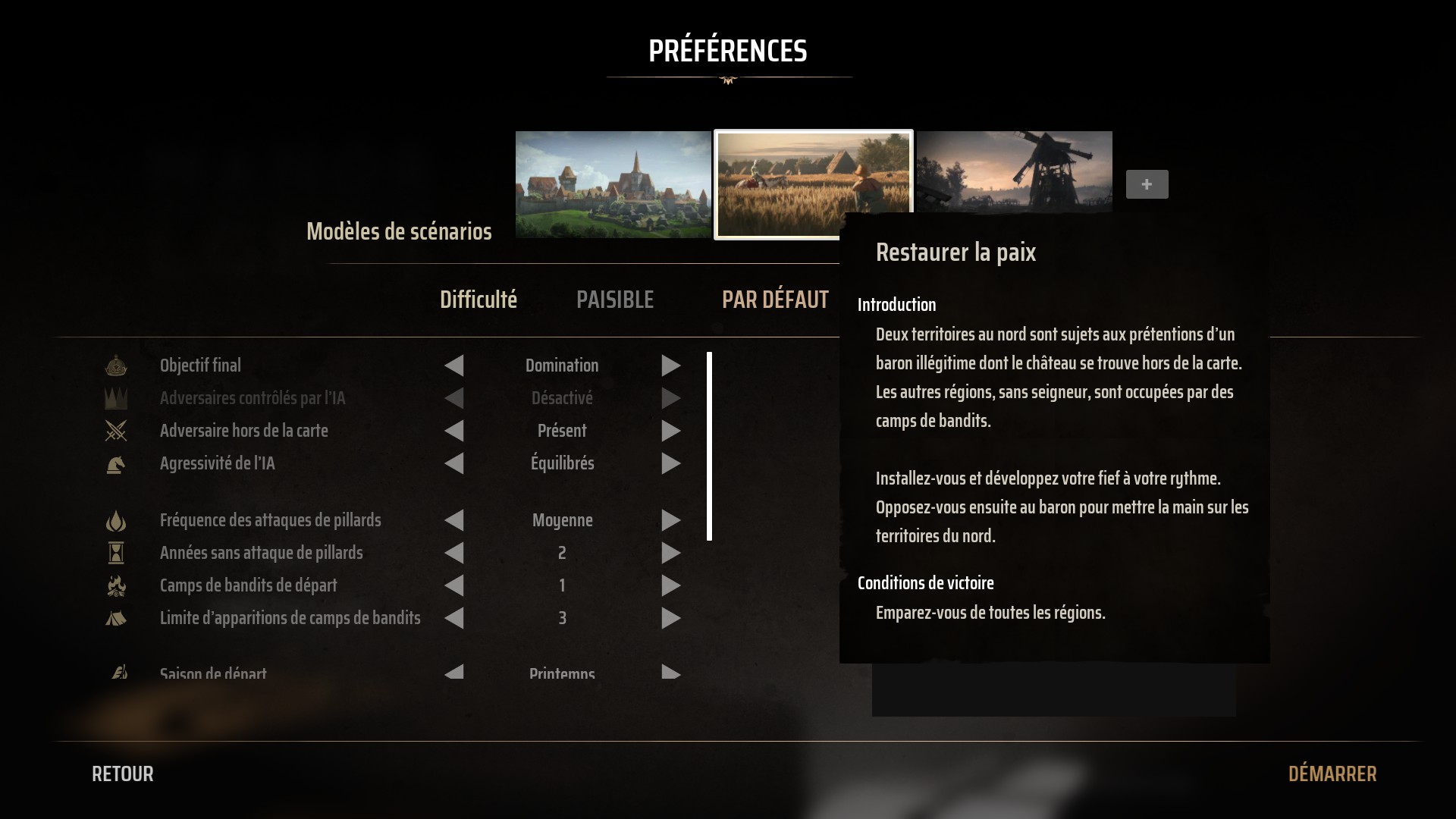Click left arrow for Objectif final

[454, 366]
